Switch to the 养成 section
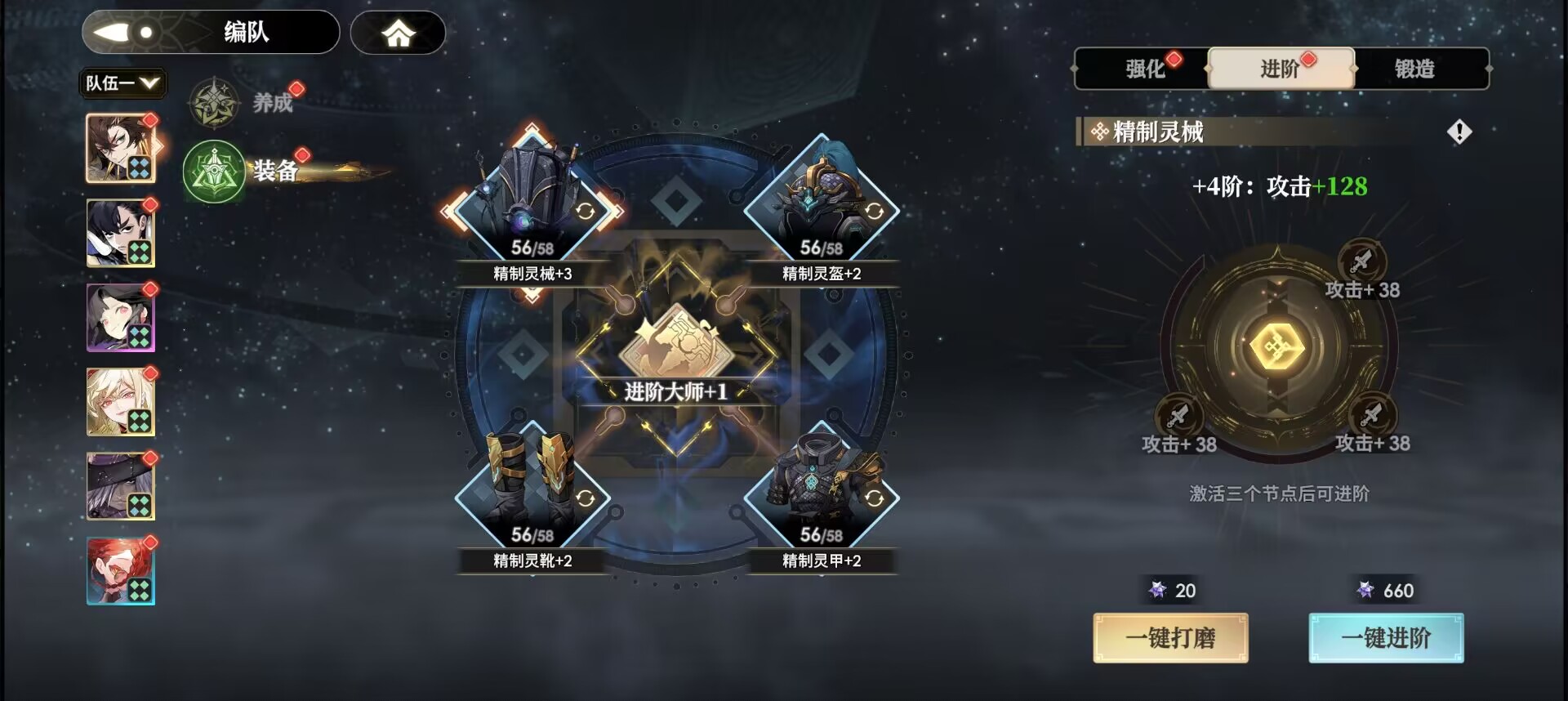The width and height of the screenshot is (1568, 701). tap(242, 103)
